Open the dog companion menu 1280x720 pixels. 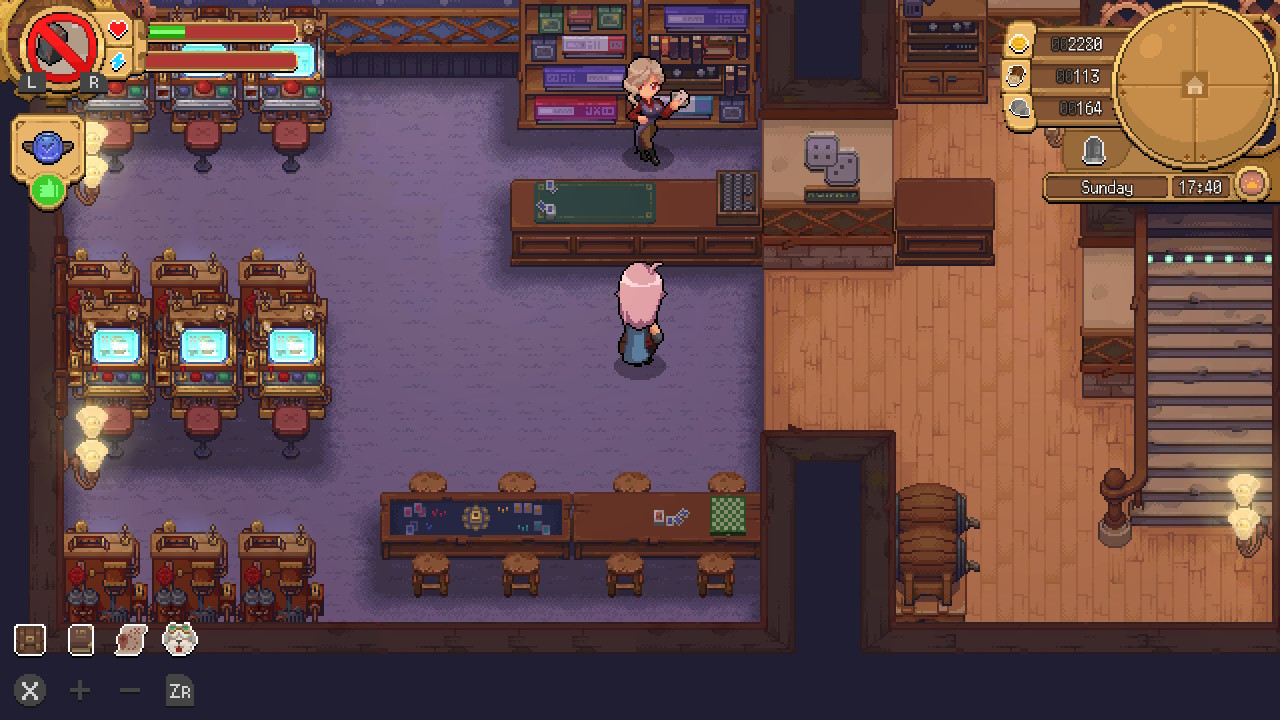[178, 640]
